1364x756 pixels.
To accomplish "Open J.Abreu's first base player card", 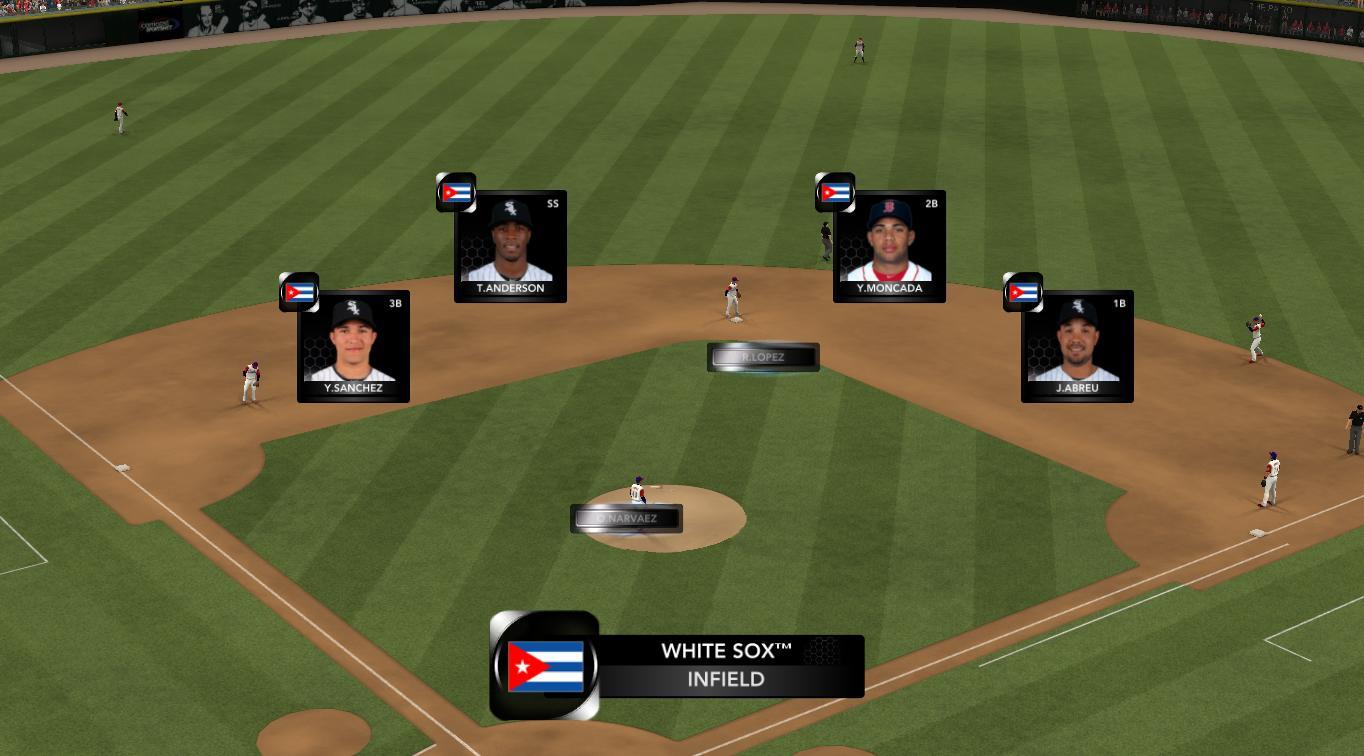I will pyautogui.click(x=1077, y=346).
